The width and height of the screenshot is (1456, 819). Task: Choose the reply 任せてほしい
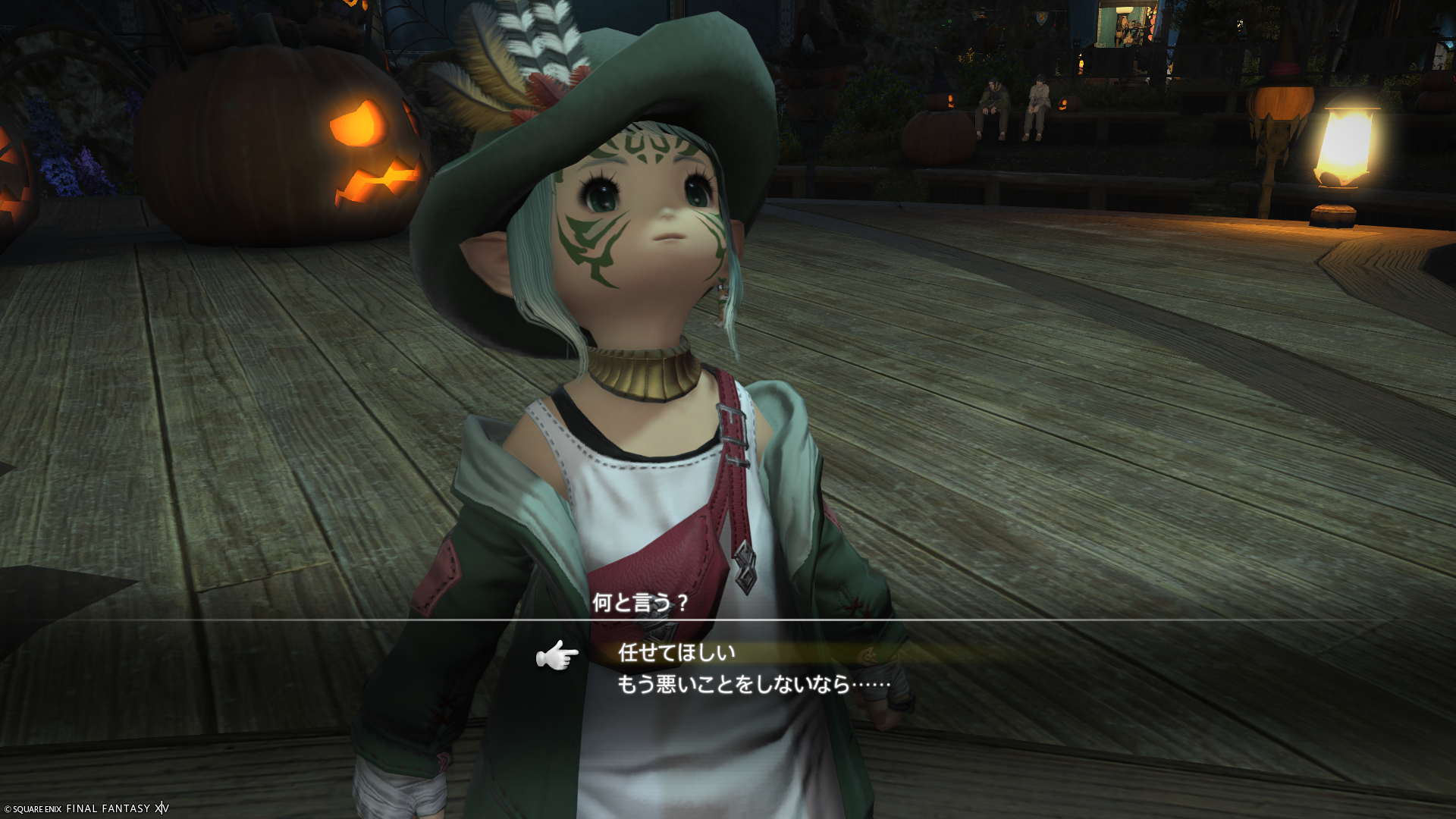pyautogui.click(x=676, y=652)
